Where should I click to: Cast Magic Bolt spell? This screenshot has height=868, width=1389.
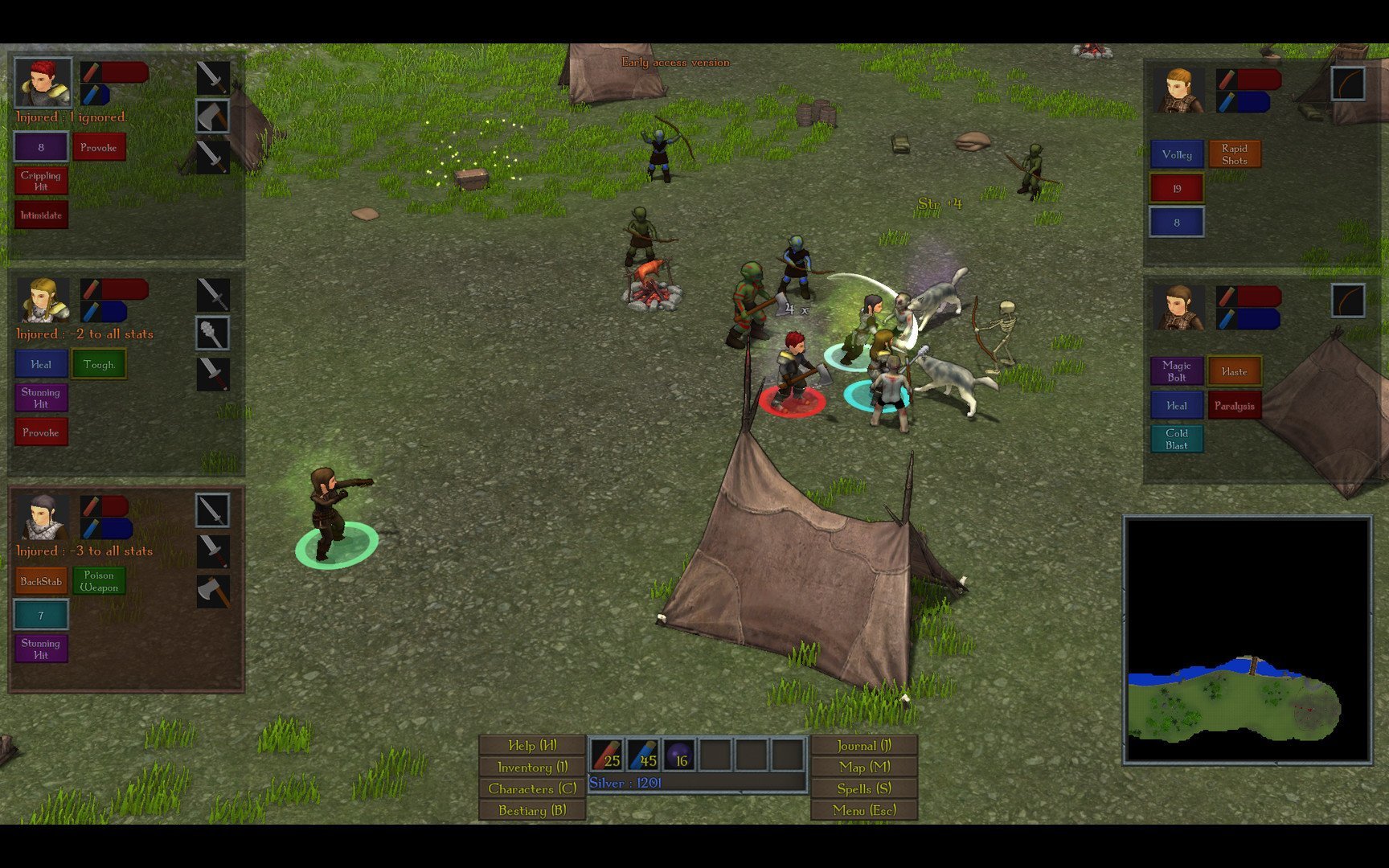click(x=1177, y=371)
